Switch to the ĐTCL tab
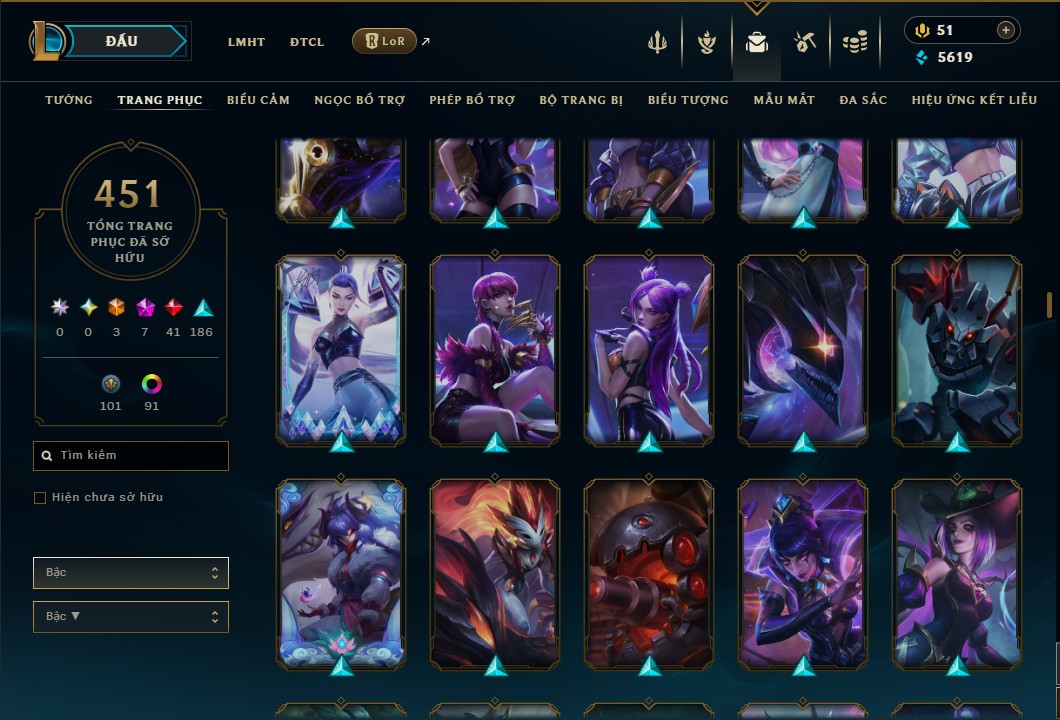 [x=307, y=42]
